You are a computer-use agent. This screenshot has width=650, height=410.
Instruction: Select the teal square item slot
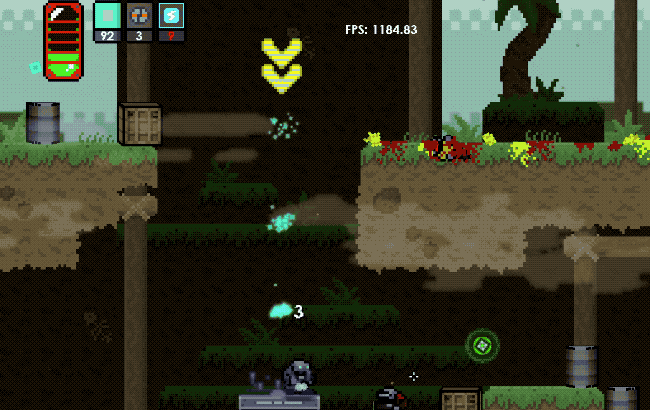click(107, 16)
